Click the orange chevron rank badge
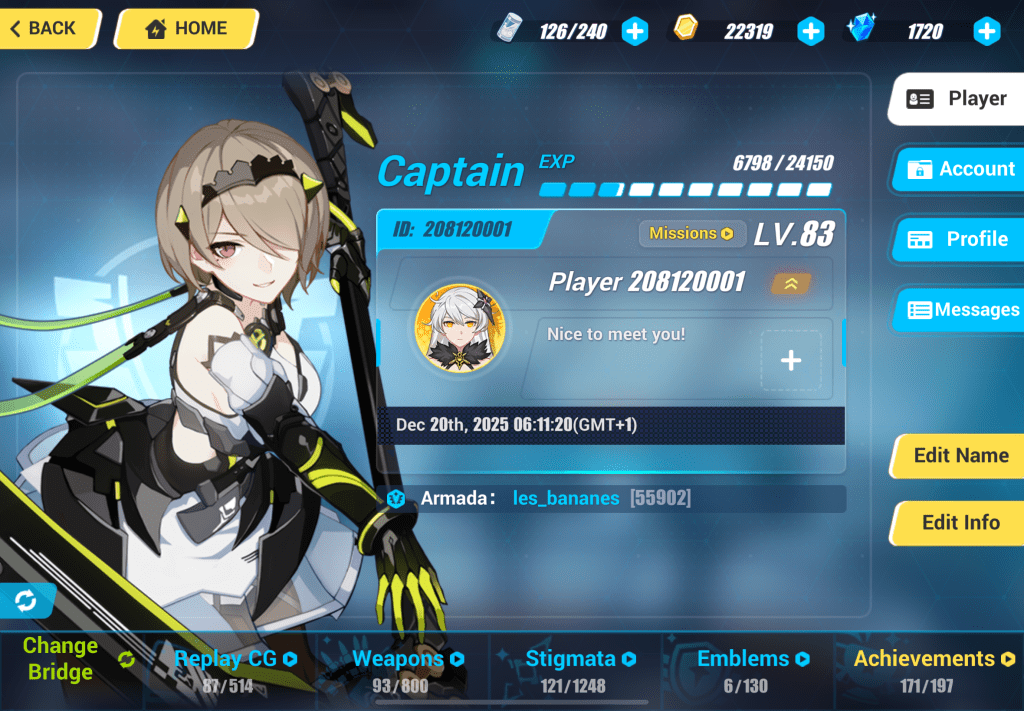The height and width of the screenshot is (711, 1024). pyautogui.click(x=790, y=284)
